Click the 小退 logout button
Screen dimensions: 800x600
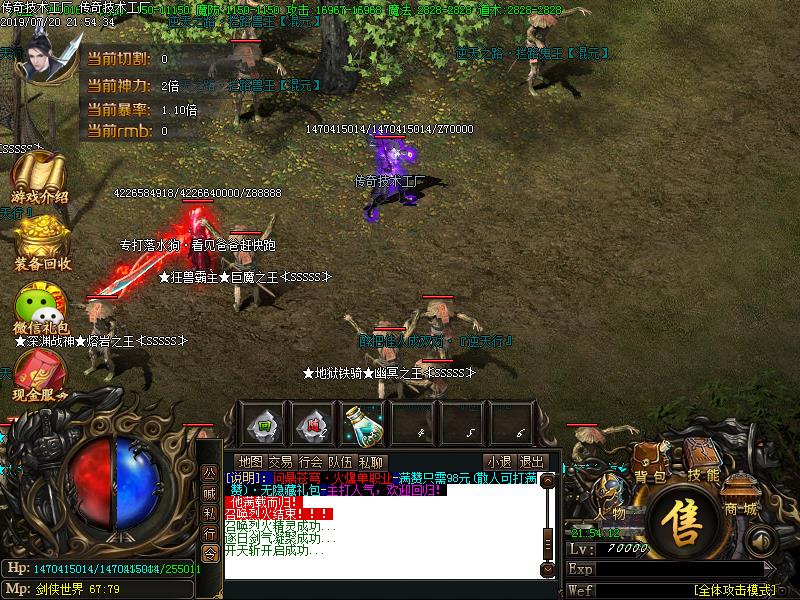tap(498, 462)
